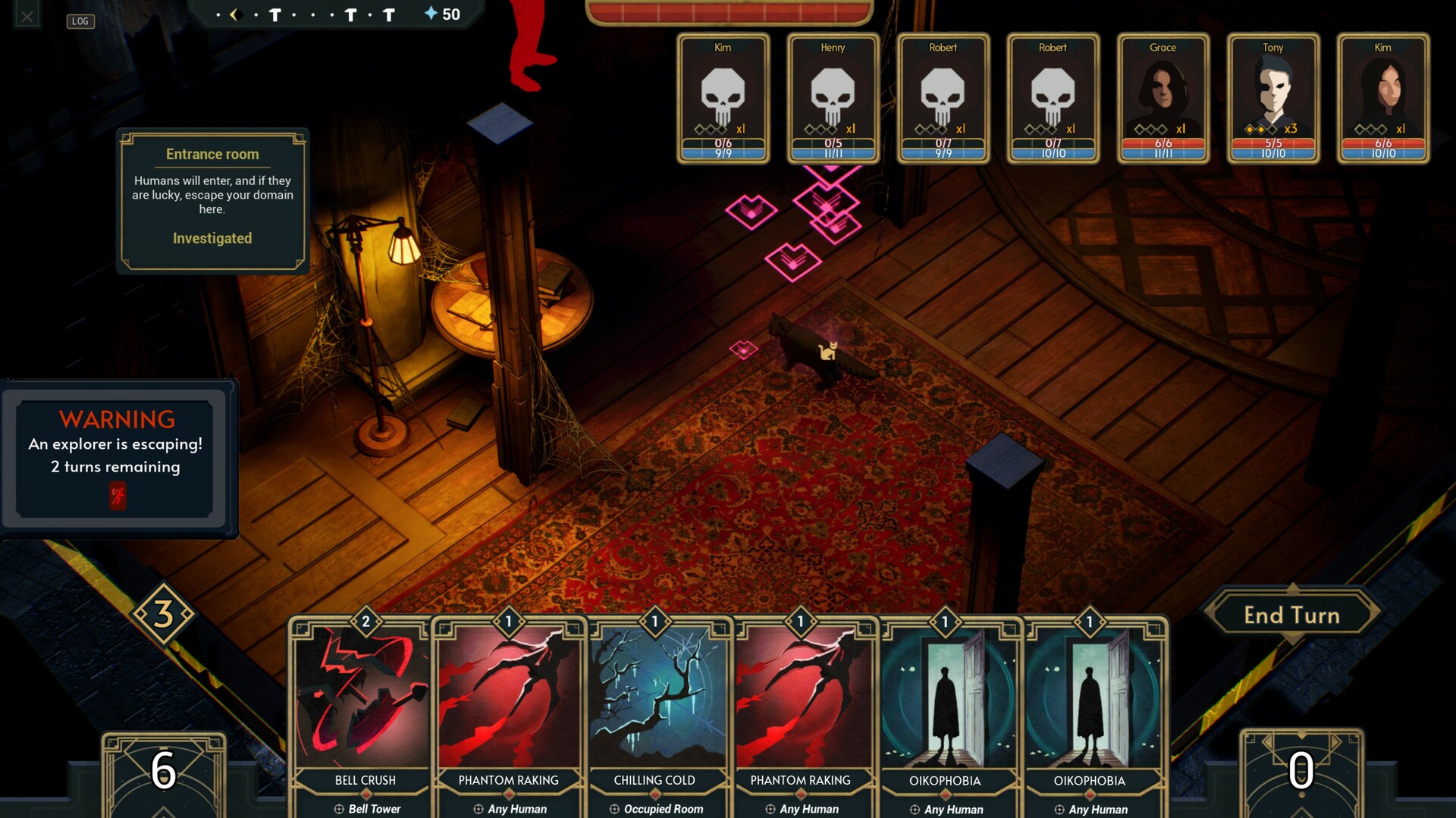The width and height of the screenshot is (1456, 818).
Task: Click a highlighted pink movement tile
Action: pyautogui.click(x=792, y=262)
